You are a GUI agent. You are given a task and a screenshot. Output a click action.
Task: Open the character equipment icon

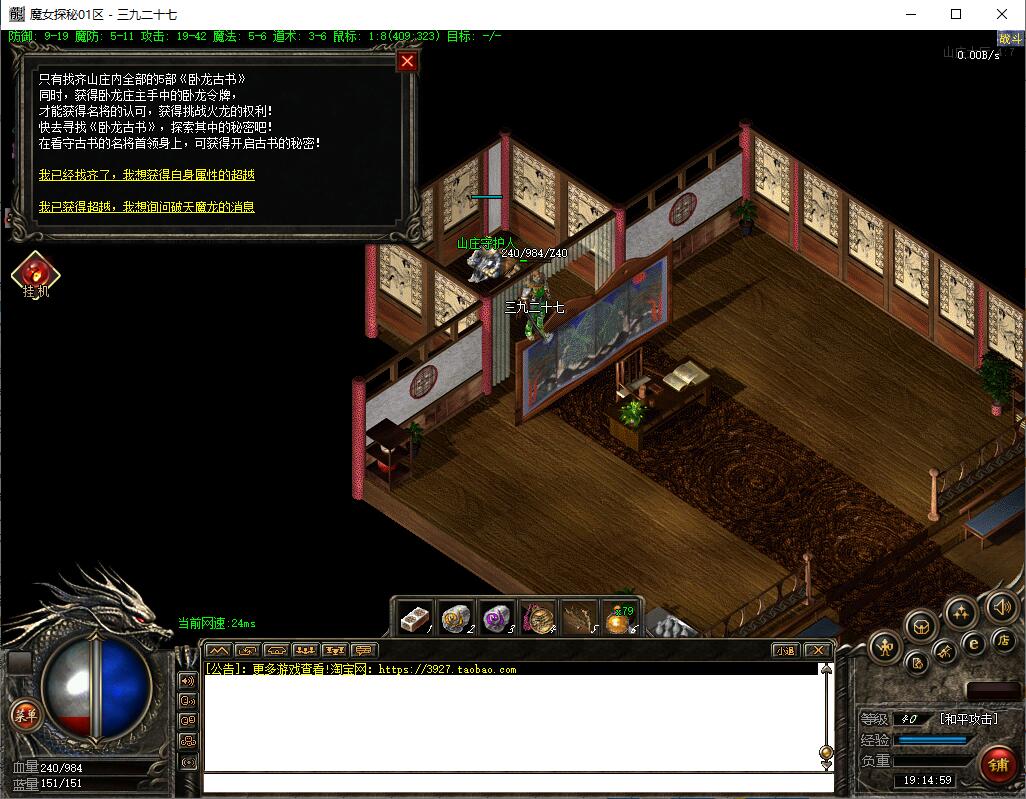point(886,647)
